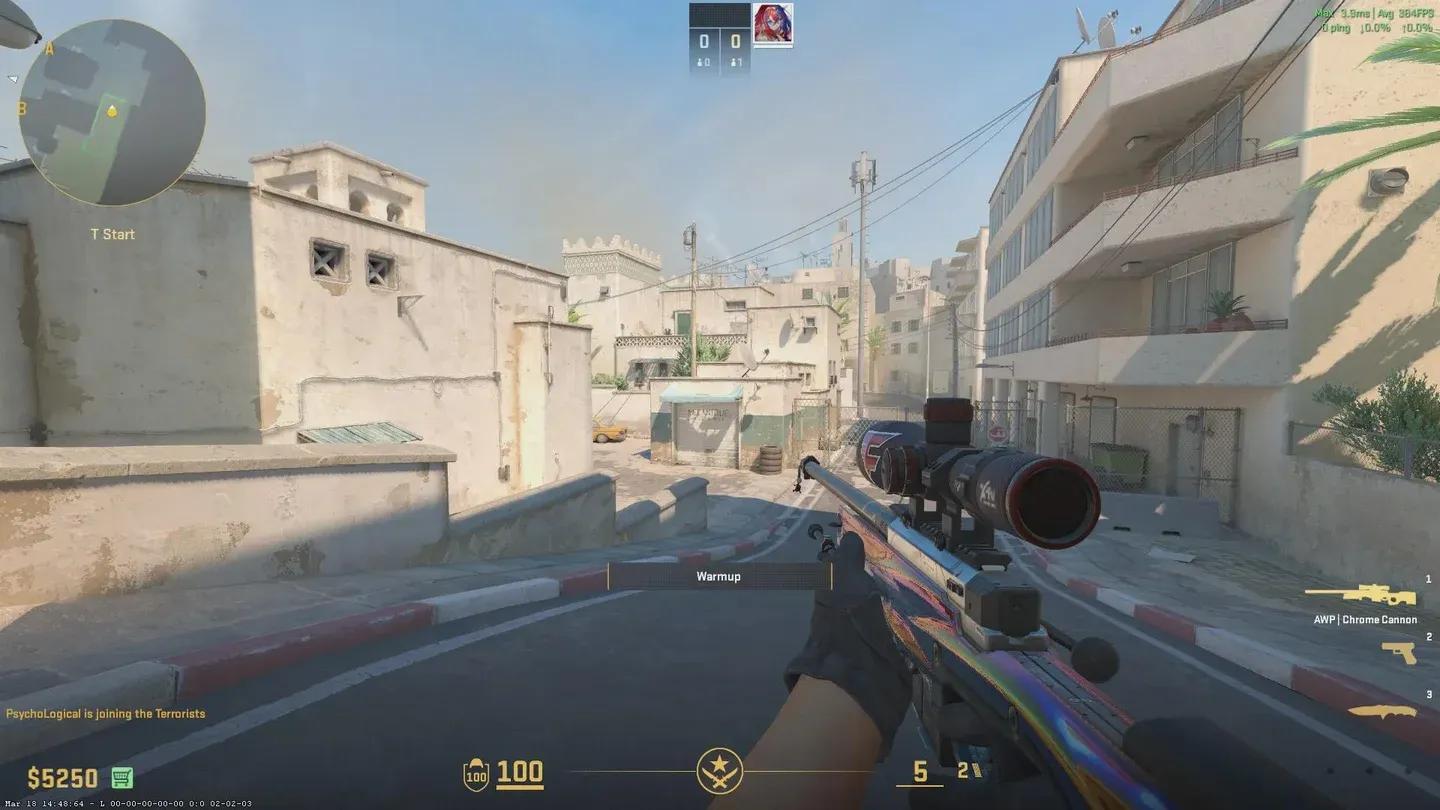Image resolution: width=1440 pixels, height=810 pixels.
Task: Open the buy menu icon next to $5250
Action: [122, 777]
